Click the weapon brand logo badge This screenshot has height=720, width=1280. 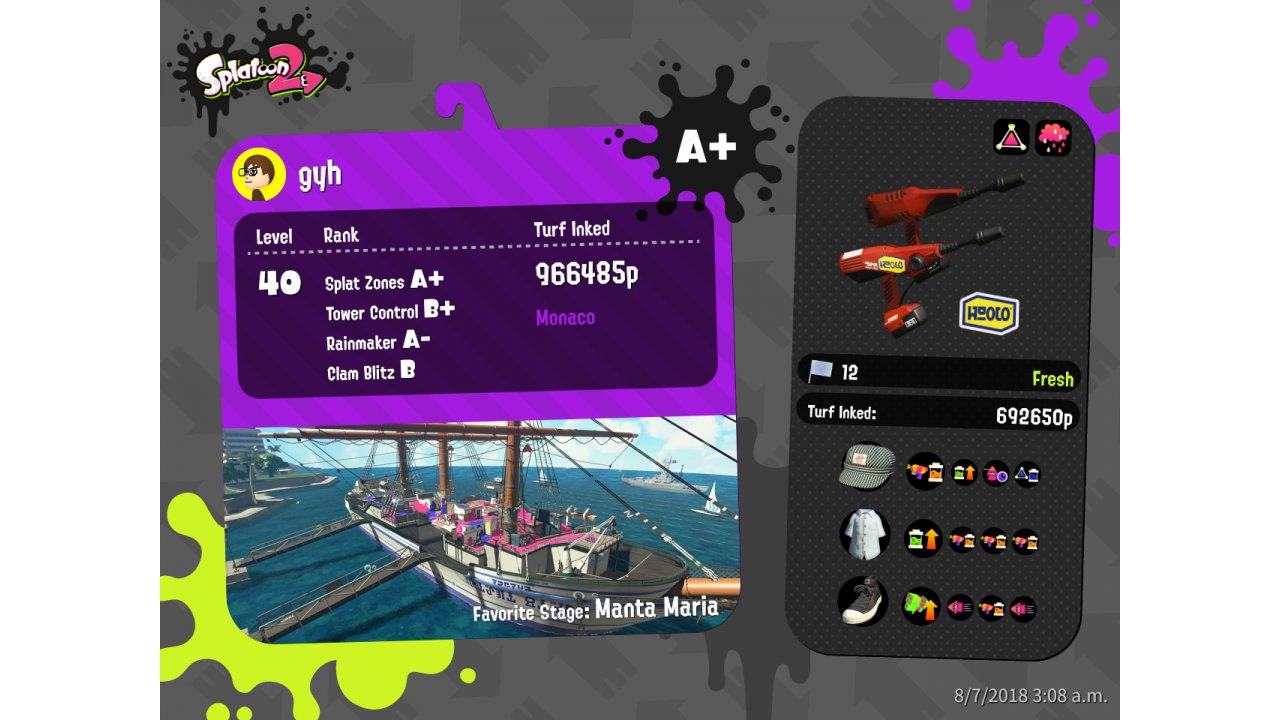point(989,313)
